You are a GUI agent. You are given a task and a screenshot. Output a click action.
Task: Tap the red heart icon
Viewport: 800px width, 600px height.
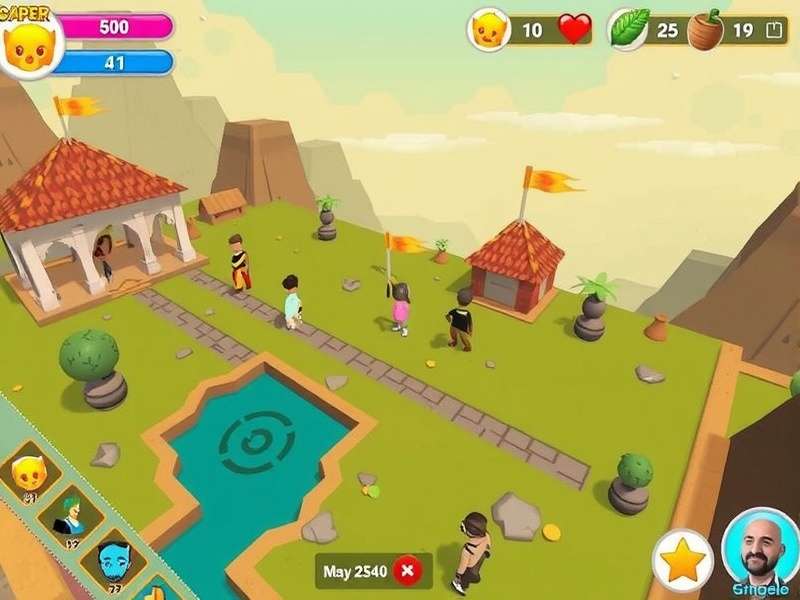(574, 29)
